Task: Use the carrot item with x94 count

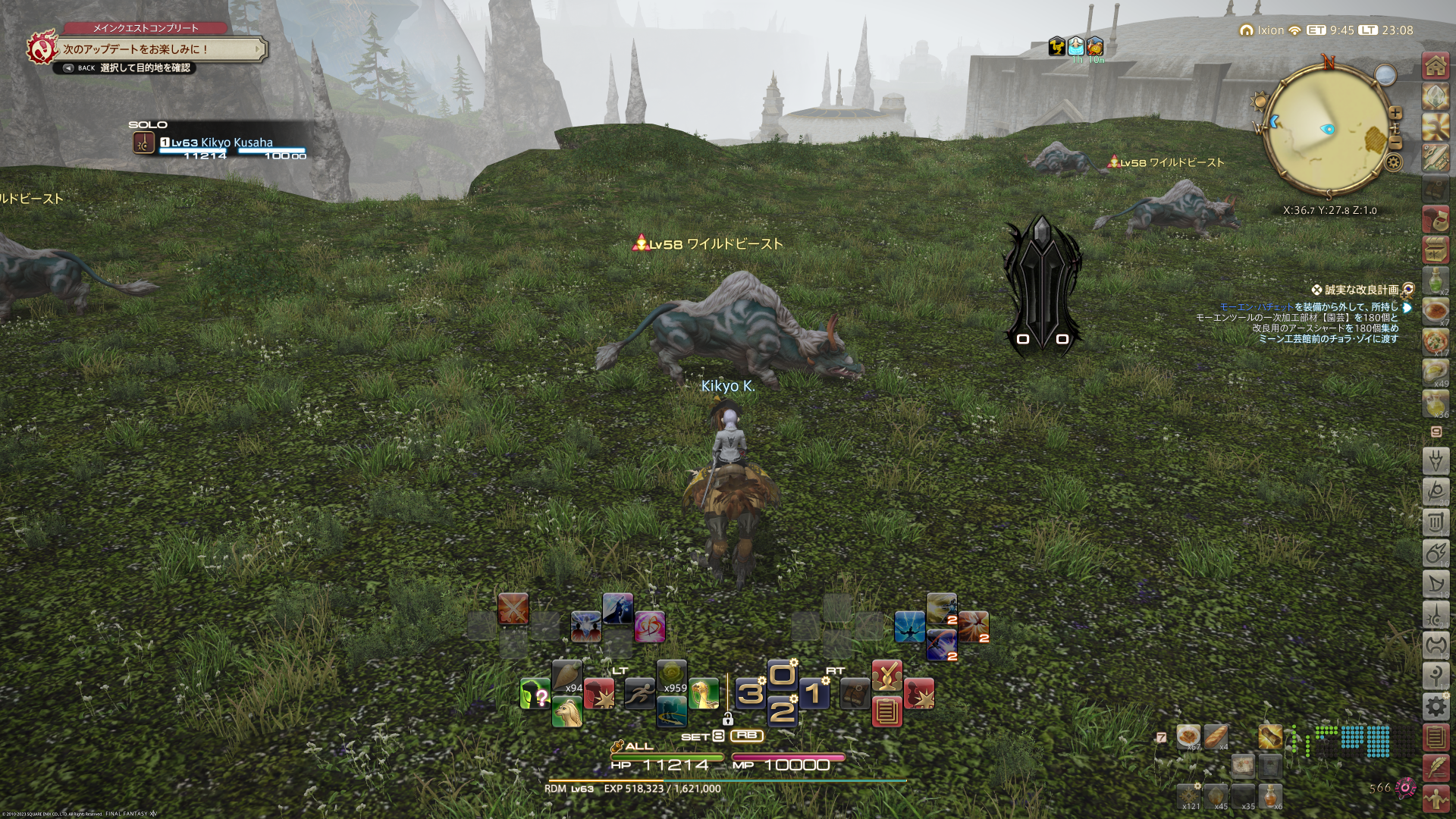Action: pos(567,676)
